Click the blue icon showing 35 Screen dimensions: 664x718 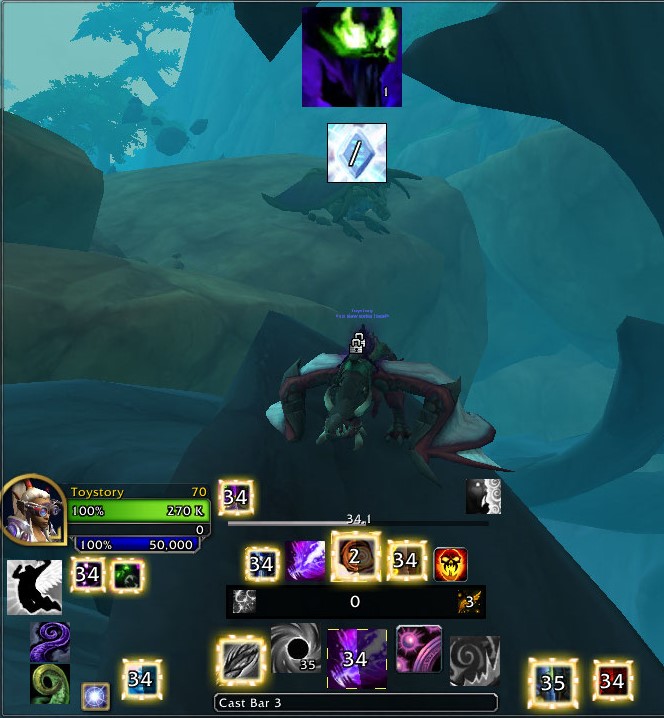coord(553,683)
